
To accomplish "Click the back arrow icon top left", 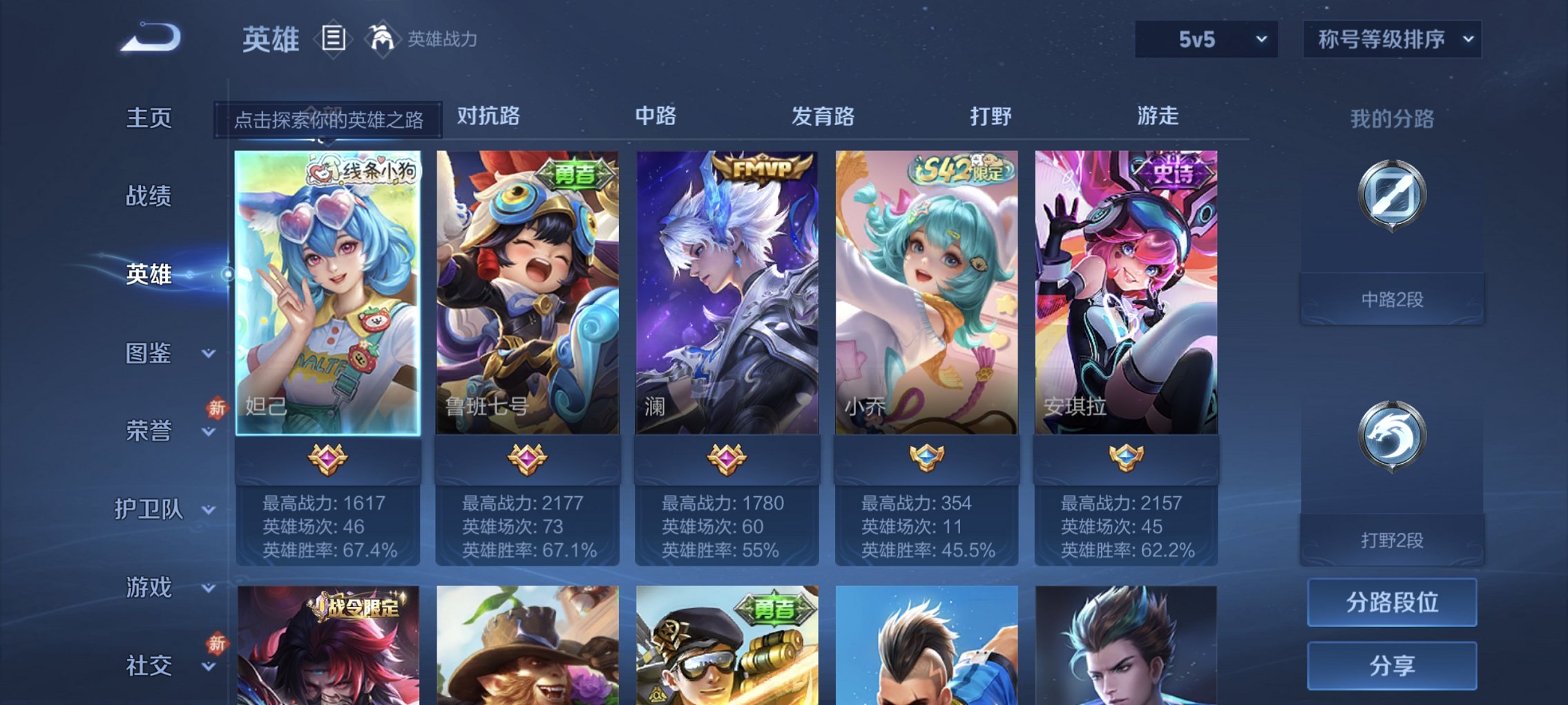I will (149, 38).
